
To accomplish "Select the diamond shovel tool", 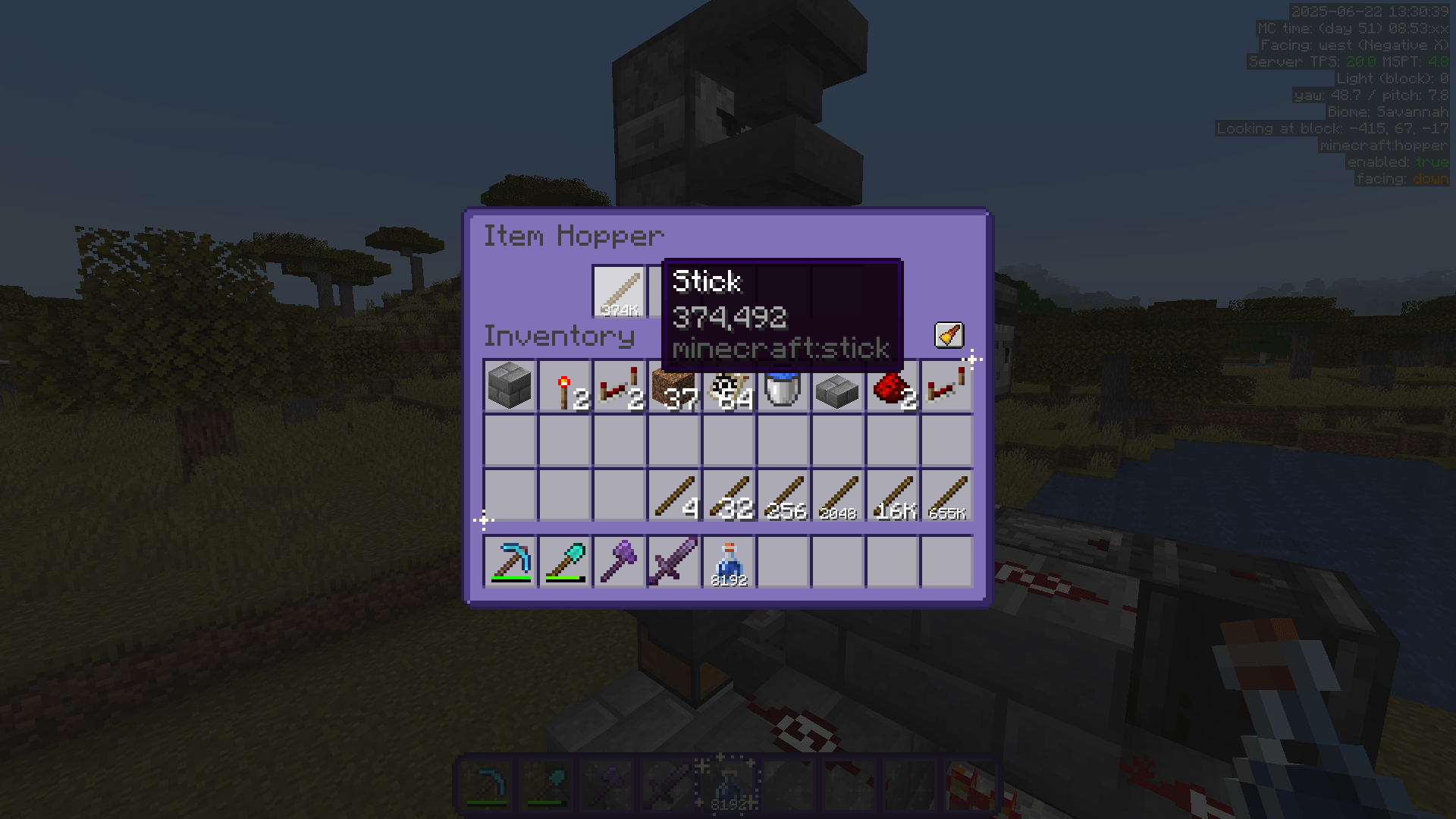I will point(563,561).
